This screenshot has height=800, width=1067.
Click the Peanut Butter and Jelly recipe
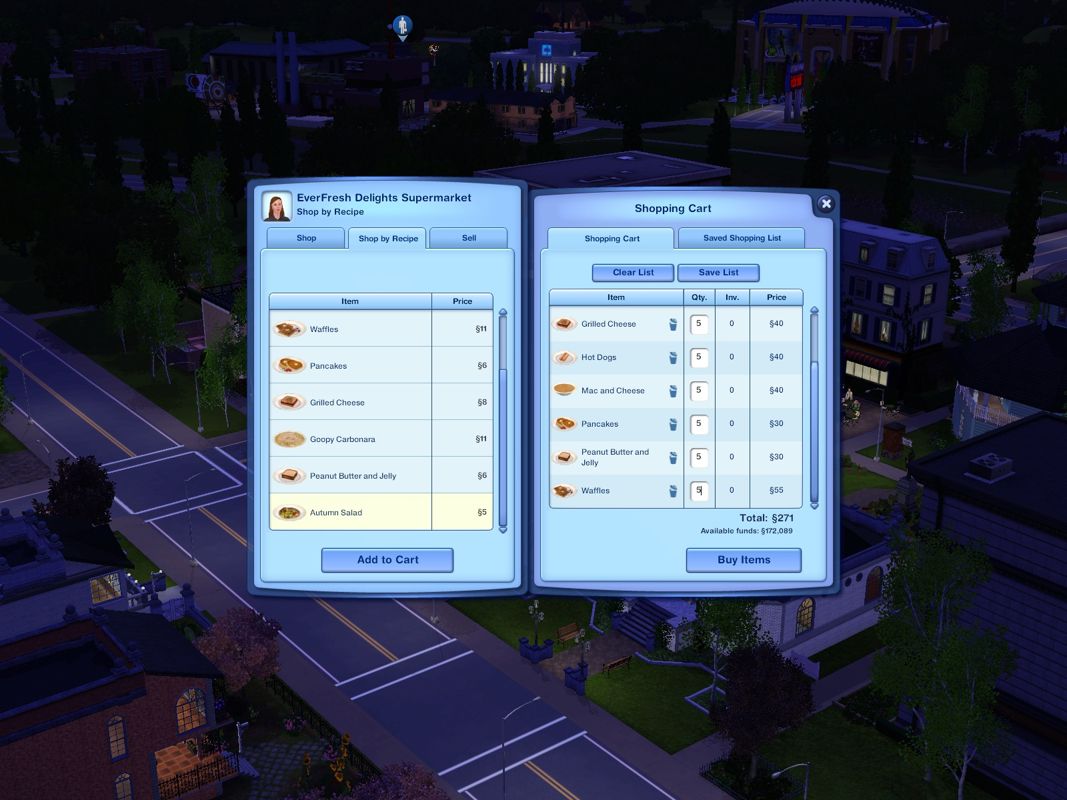pyautogui.click(x=350, y=476)
